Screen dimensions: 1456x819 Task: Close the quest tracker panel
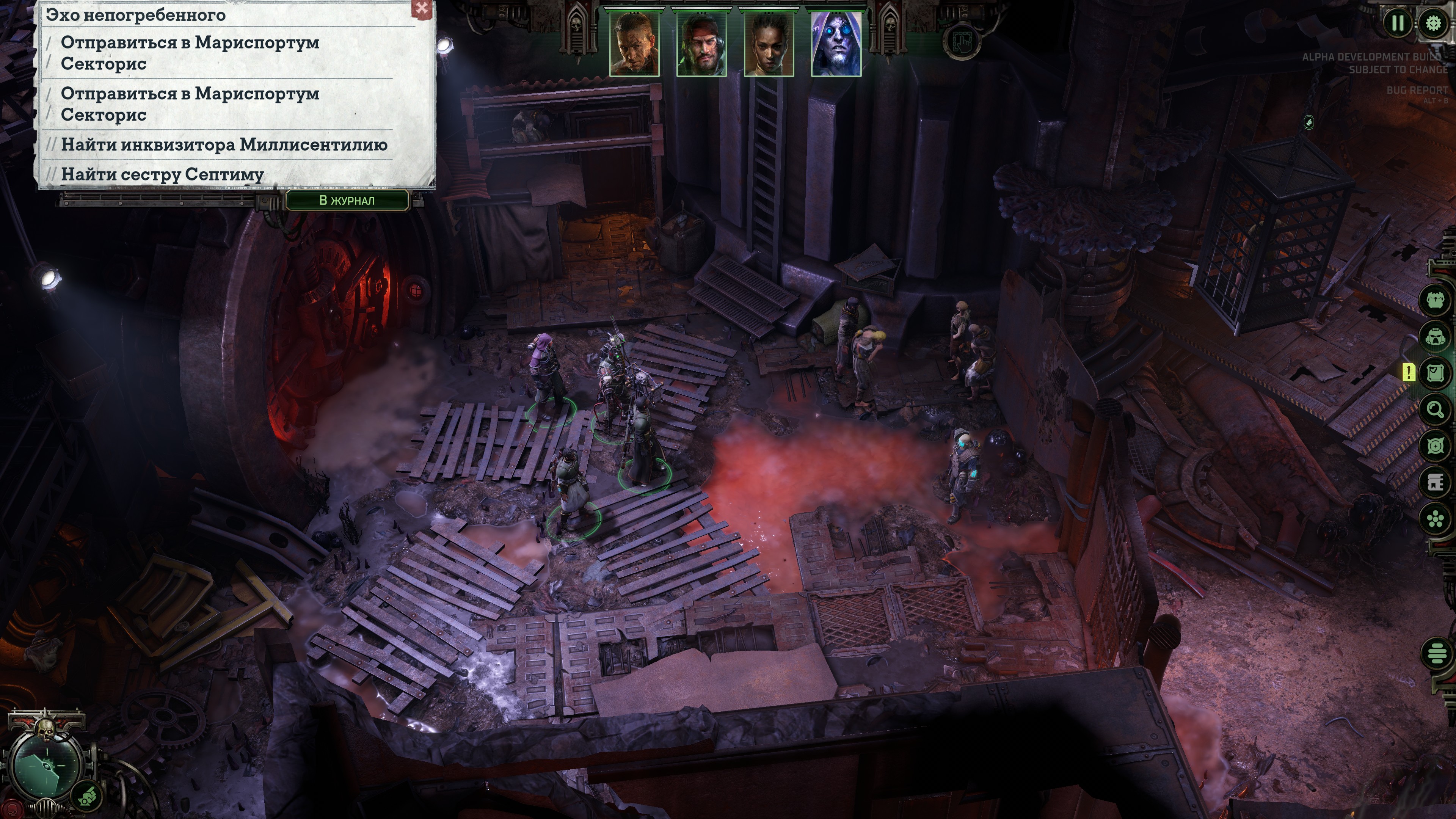click(422, 8)
